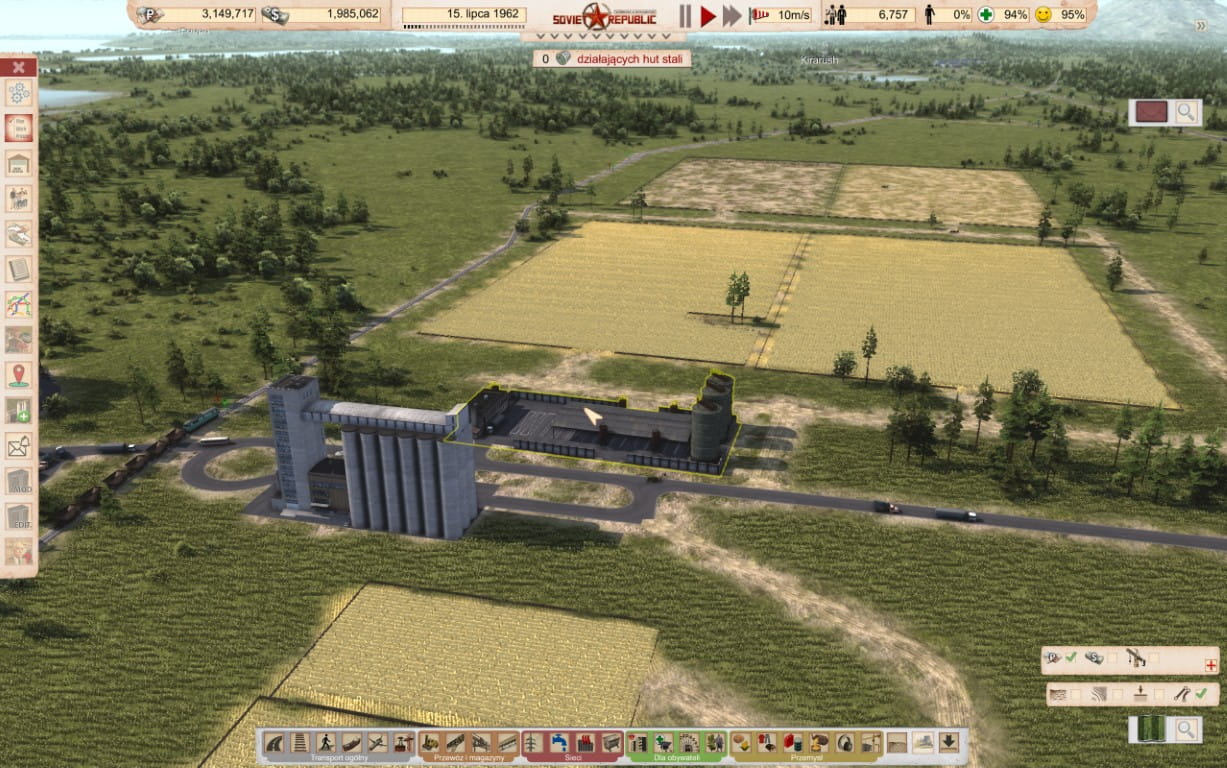Switch to fast-forward game speed
This screenshot has width=1227, height=768.
[732, 15]
